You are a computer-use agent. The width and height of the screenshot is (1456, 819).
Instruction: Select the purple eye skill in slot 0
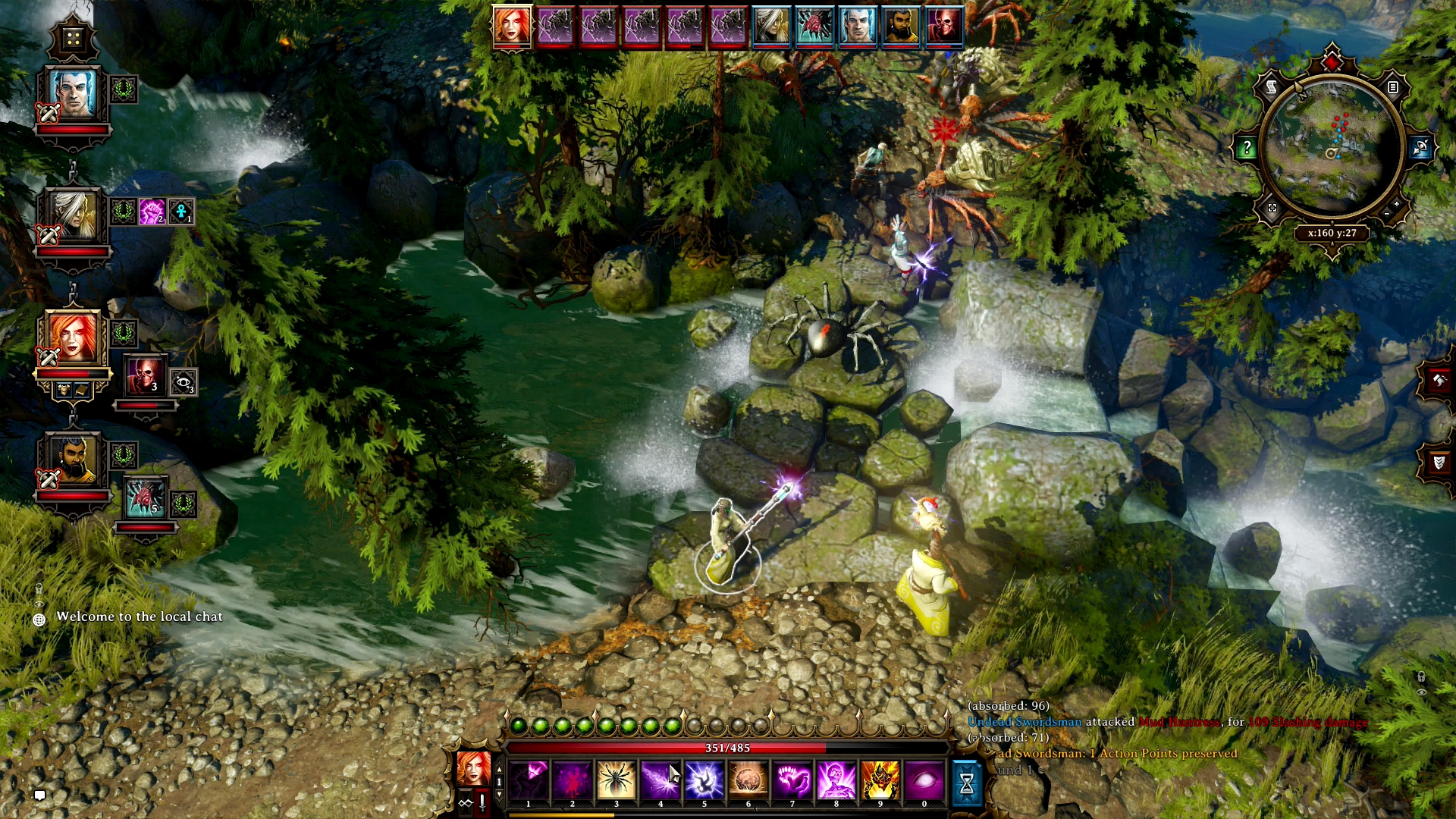pos(925,780)
